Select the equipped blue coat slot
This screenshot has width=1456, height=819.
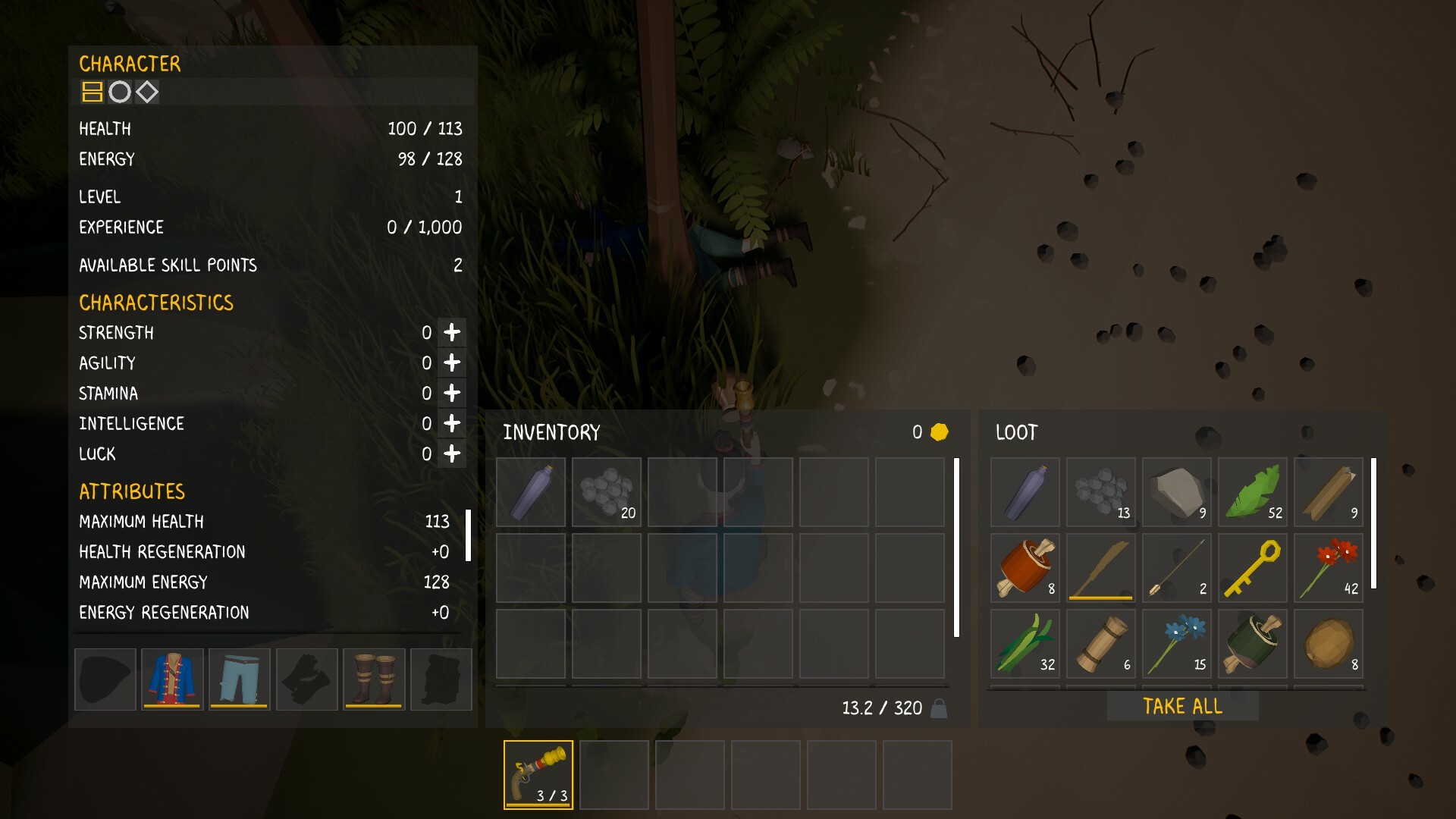coord(171,679)
